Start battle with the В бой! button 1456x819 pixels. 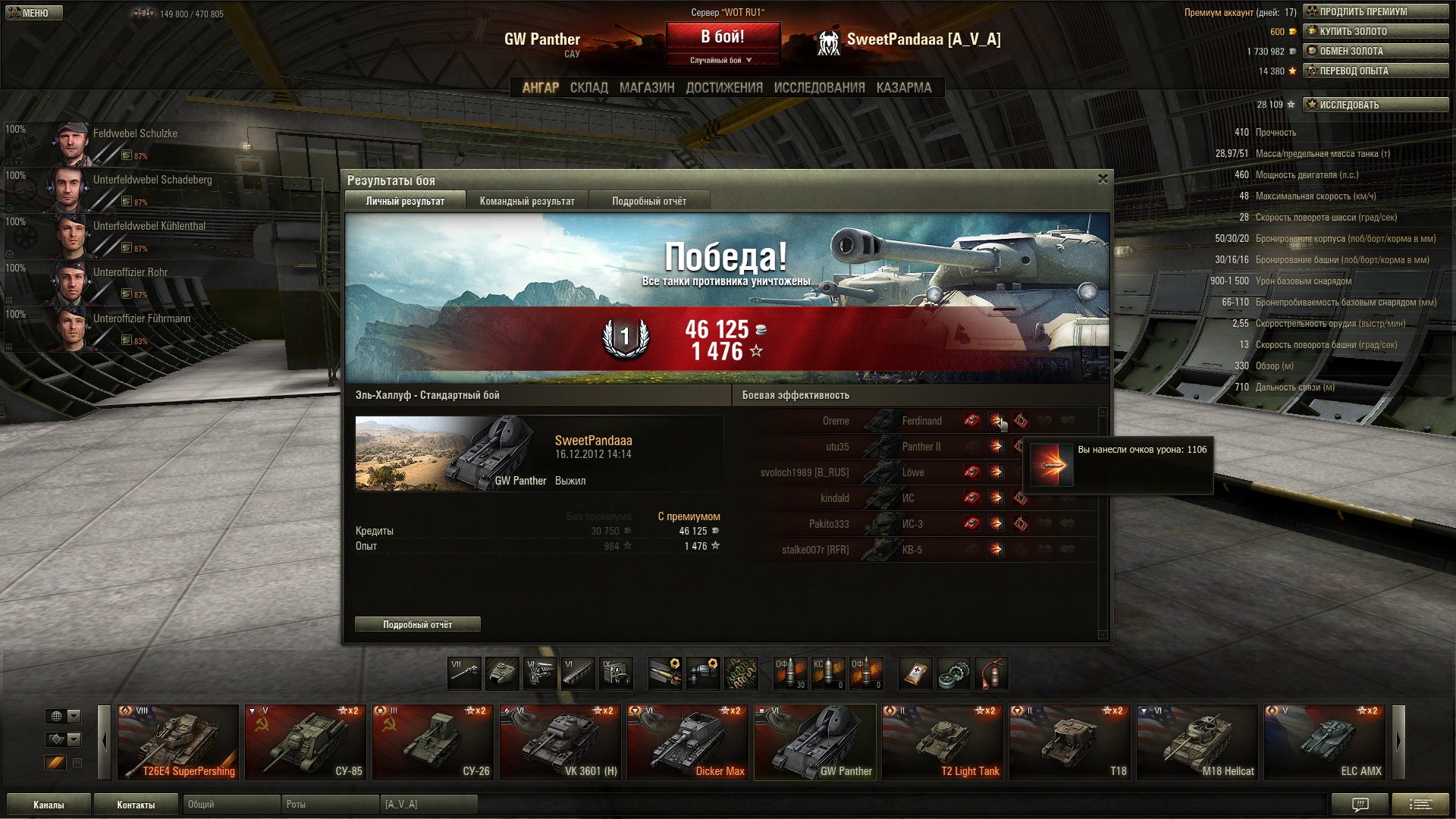[x=723, y=36]
